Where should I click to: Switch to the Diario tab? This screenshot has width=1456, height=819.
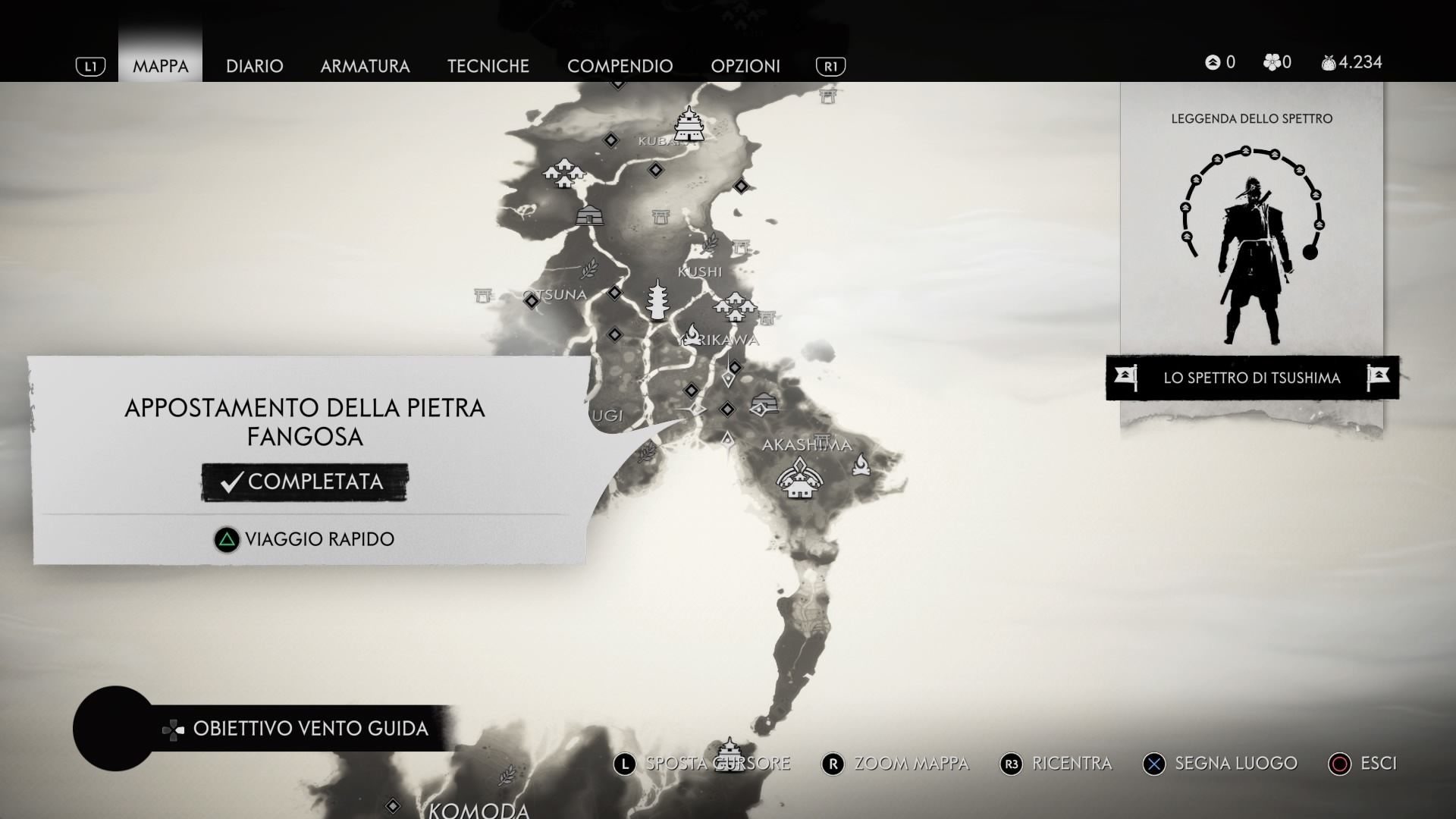(254, 66)
